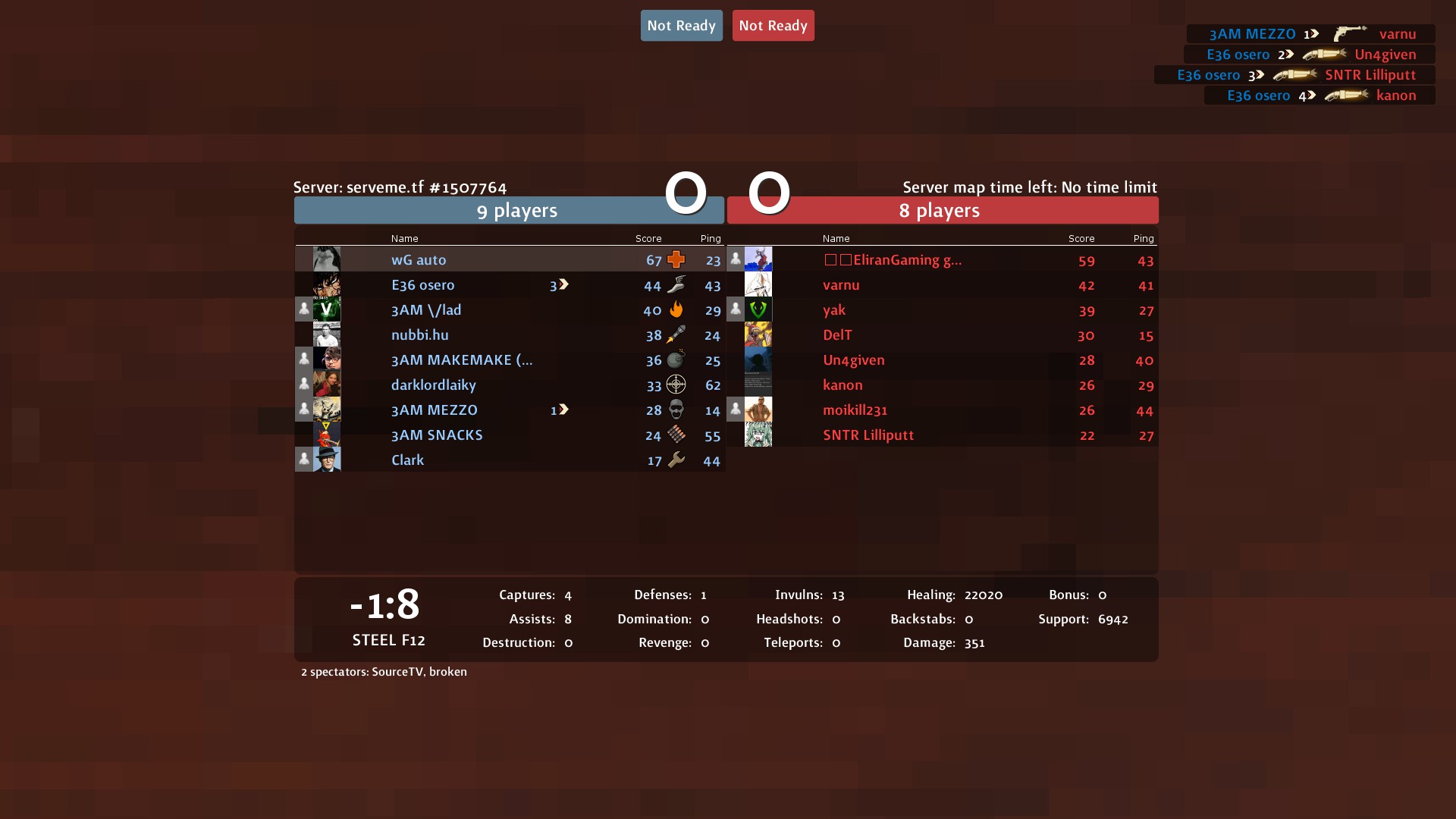Pick the 3AM SNACKS player row
The image size is (1456, 819).
pos(437,435)
